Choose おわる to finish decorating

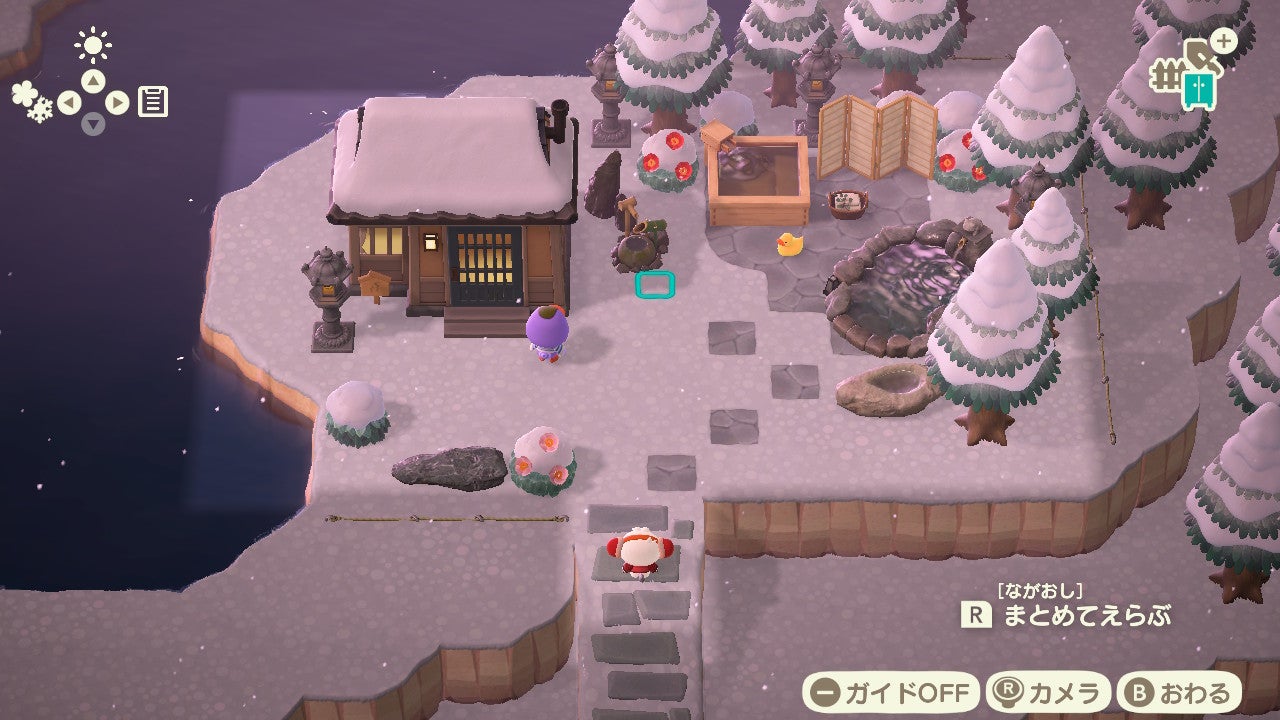click(x=1178, y=692)
